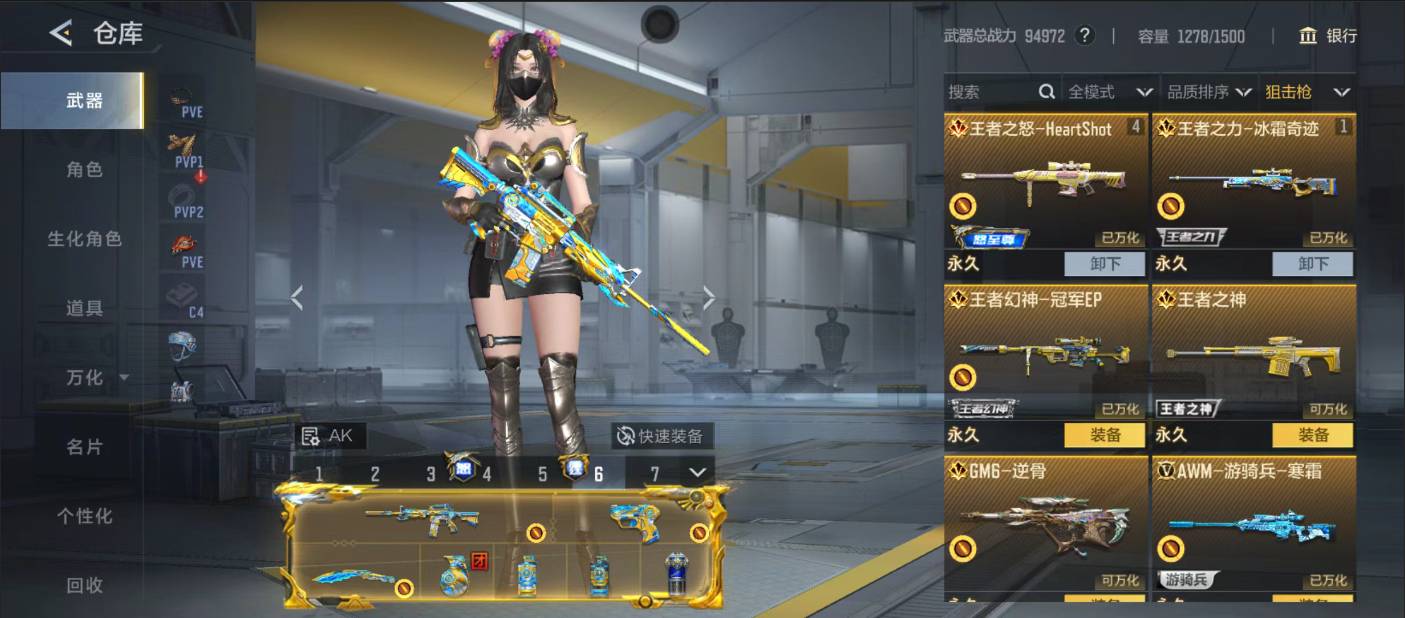Open the 生化角色 tab
Image resolution: width=1405 pixels, height=618 pixels.
point(84,239)
